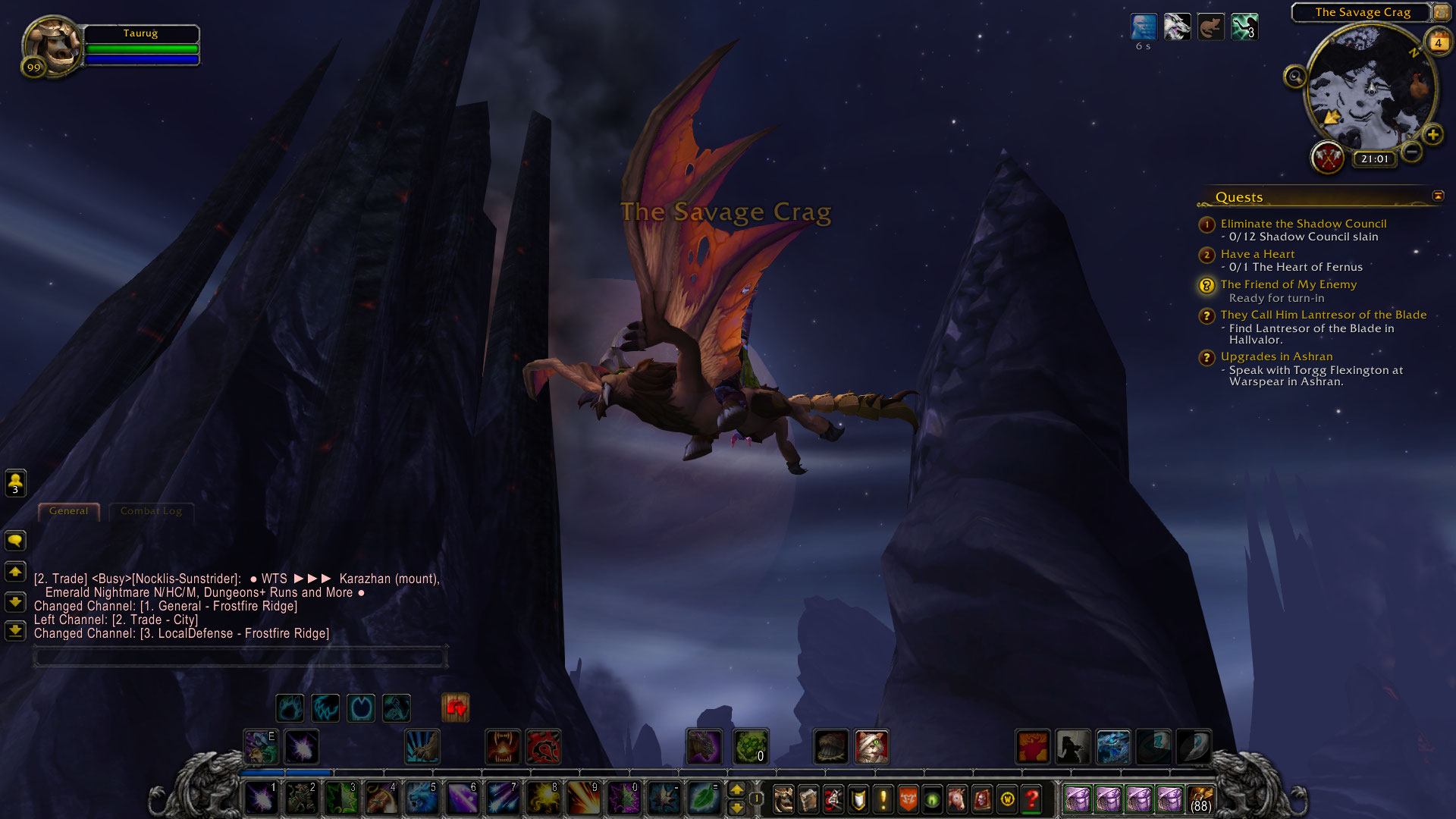Activate the bear paw shapeshift form
Viewport: 1456px width, 819px height.
[x=290, y=708]
